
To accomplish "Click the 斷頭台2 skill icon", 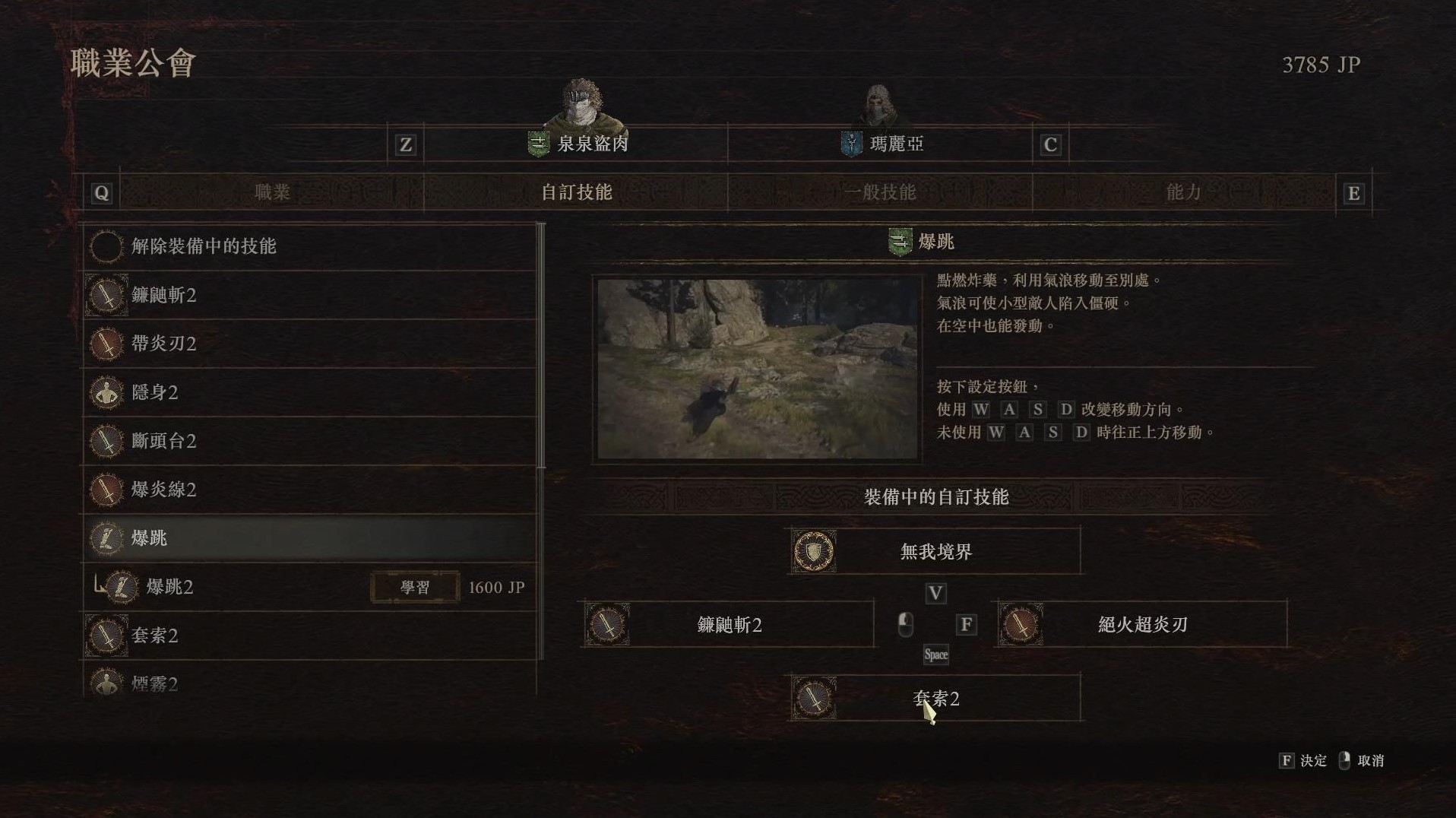I will tap(107, 441).
